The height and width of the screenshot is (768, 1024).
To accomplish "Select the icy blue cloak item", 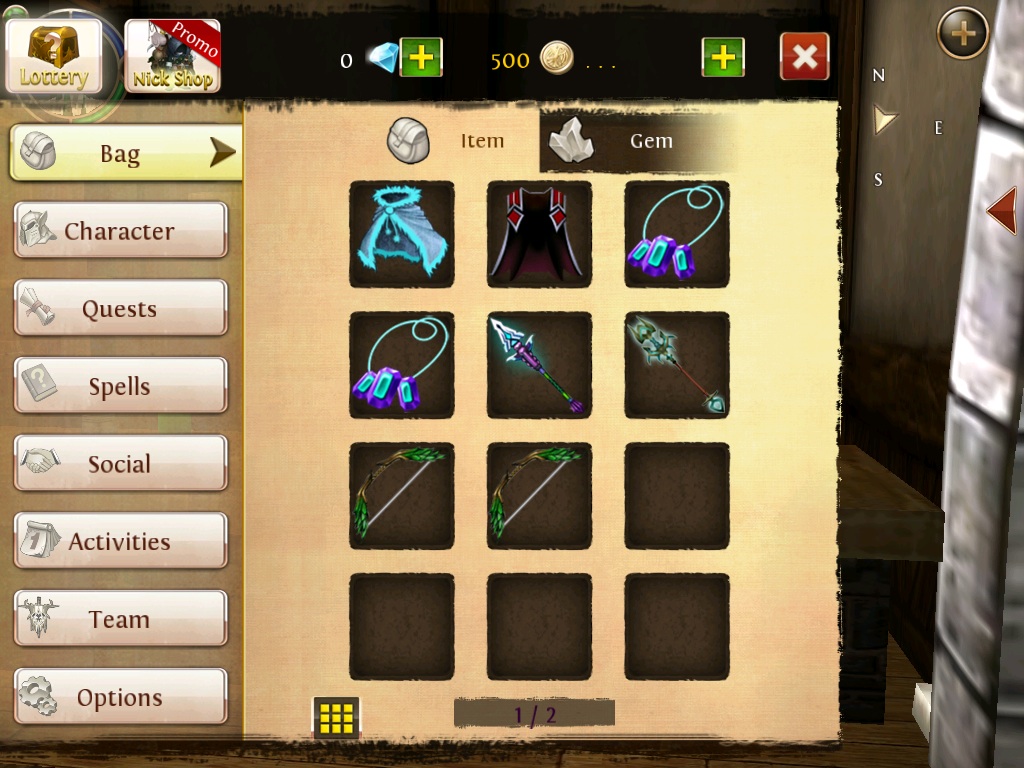I will point(402,234).
